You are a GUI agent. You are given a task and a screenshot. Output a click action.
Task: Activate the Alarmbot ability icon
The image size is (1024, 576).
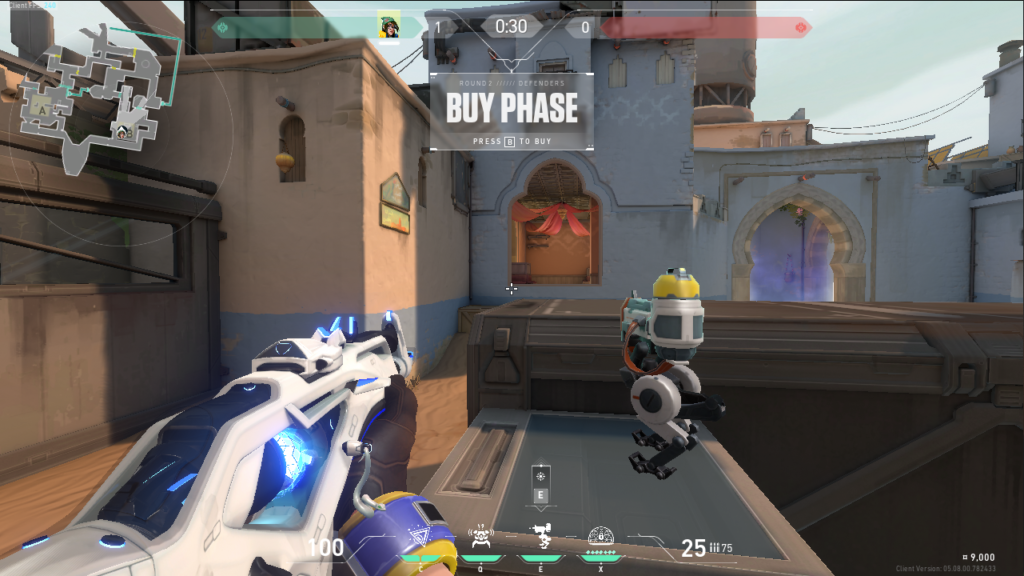[482, 539]
